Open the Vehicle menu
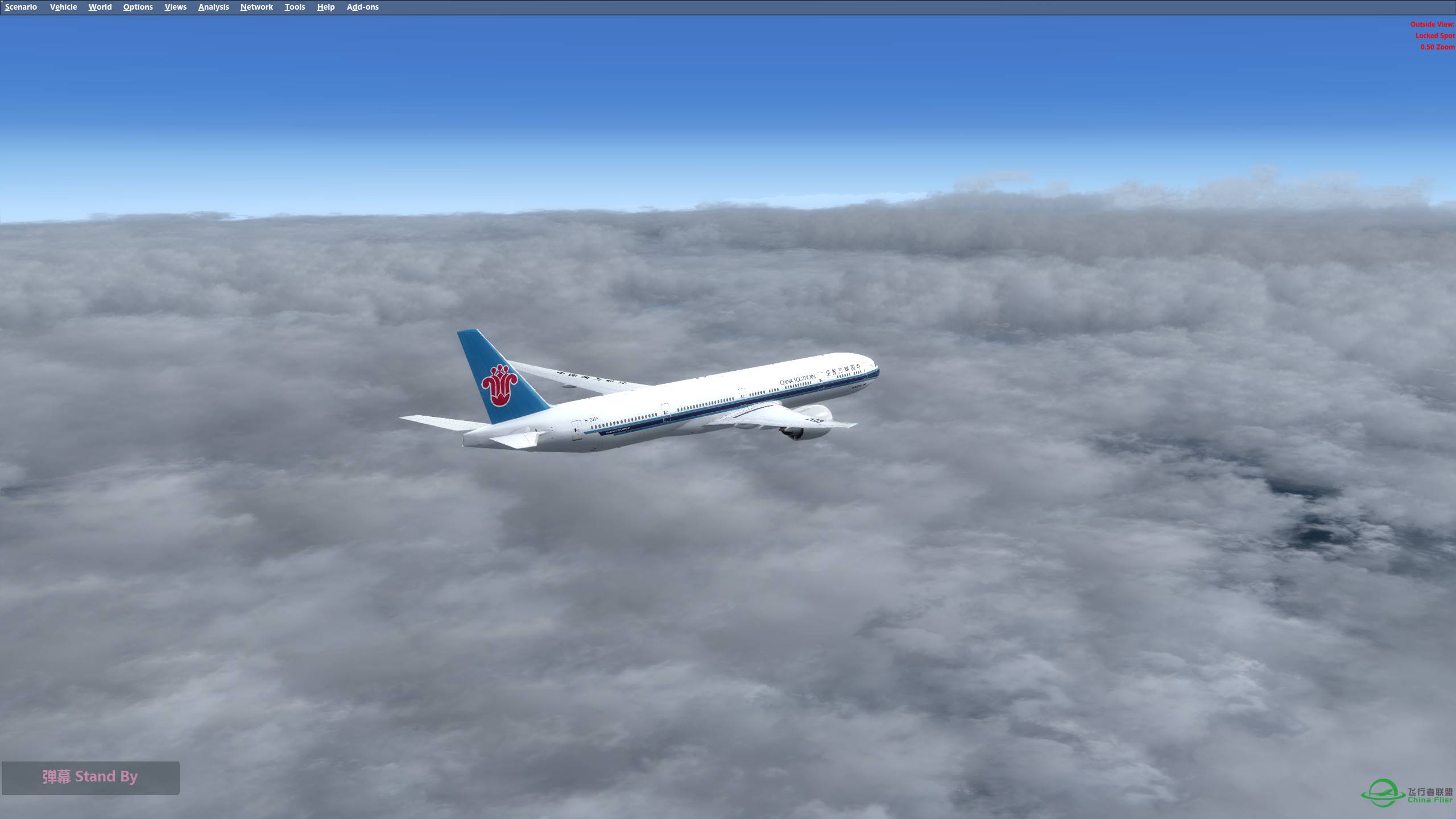The width and height of the screenshot is (1456, 819). (63, 7)
